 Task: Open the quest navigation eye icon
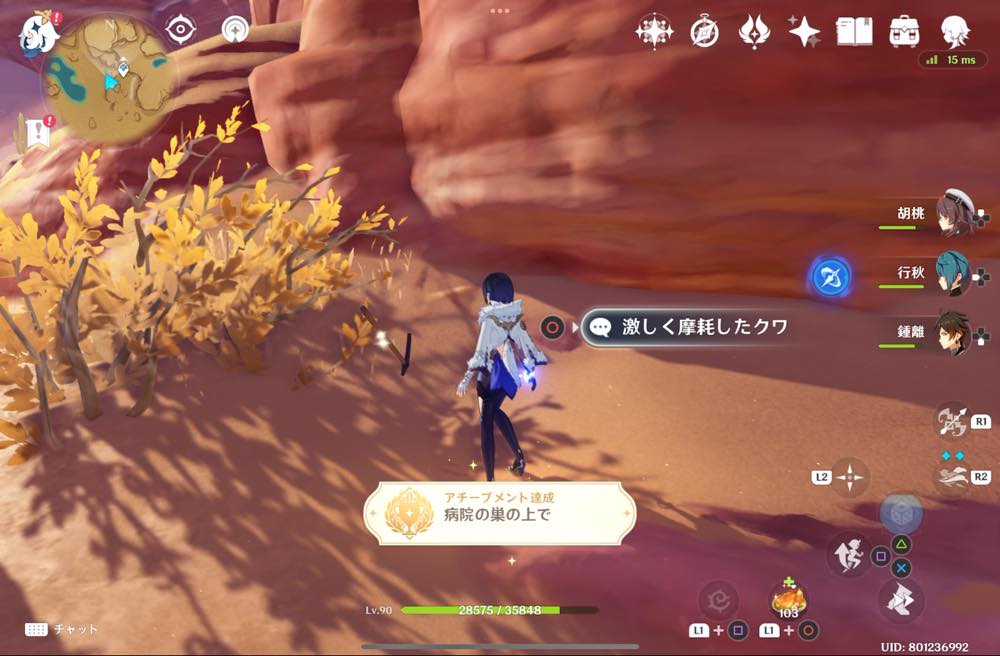click(180, 30)
